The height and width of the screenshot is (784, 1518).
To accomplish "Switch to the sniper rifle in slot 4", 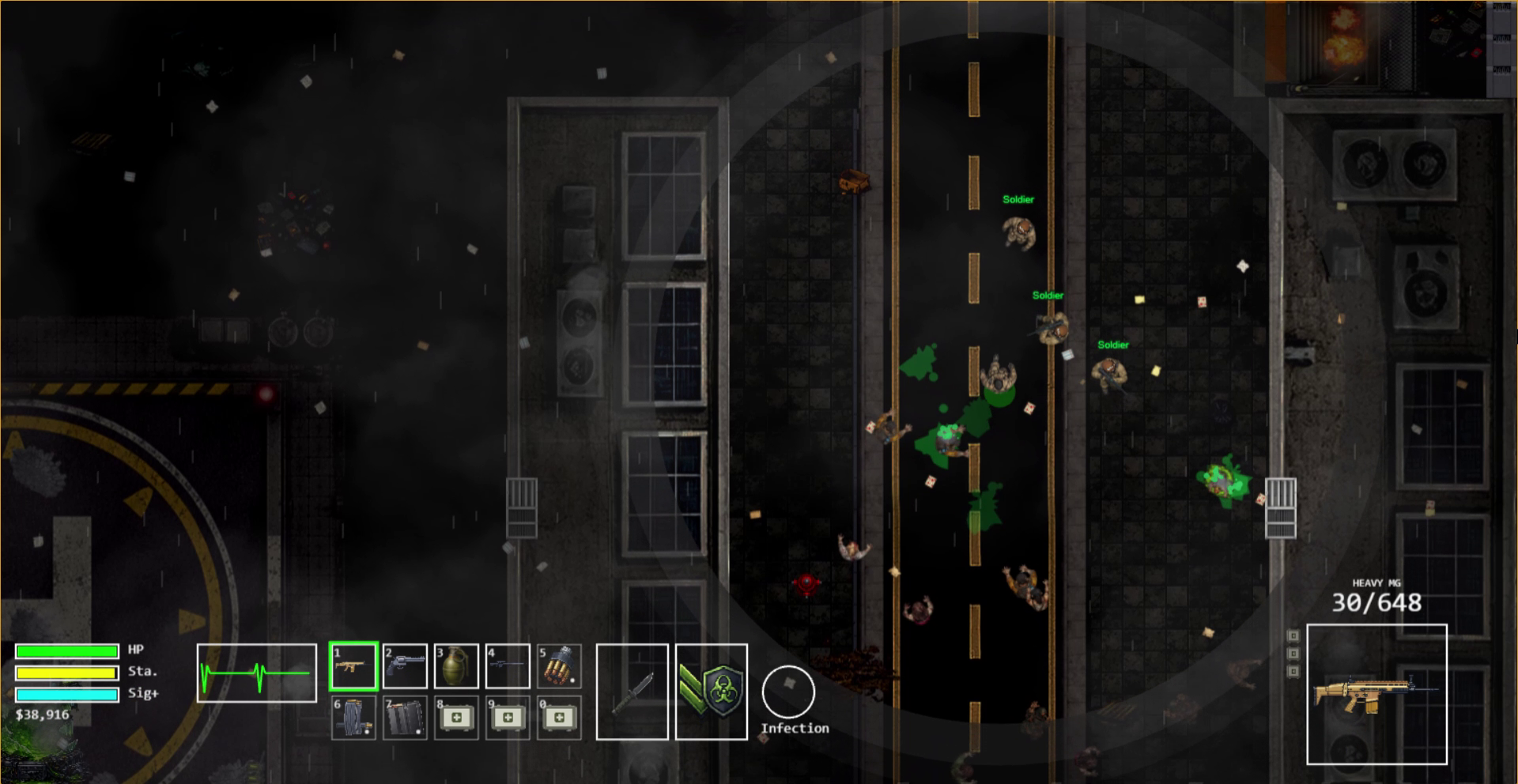I will tap(508, 666).
